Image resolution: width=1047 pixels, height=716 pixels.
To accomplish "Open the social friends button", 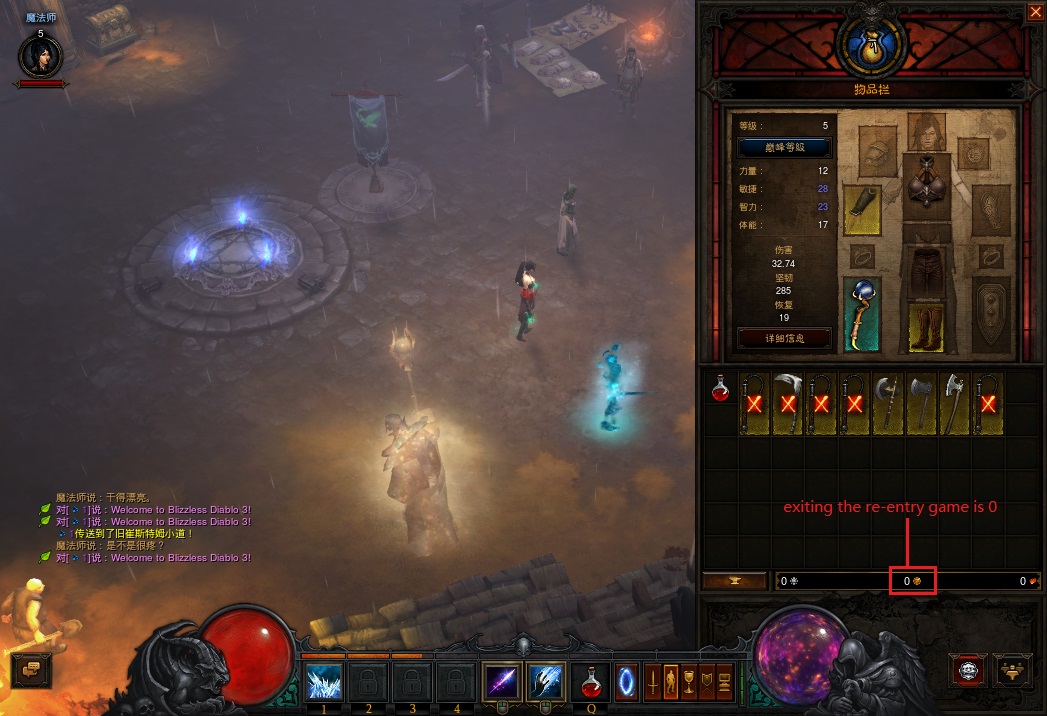I will (x=1013, y=670).
